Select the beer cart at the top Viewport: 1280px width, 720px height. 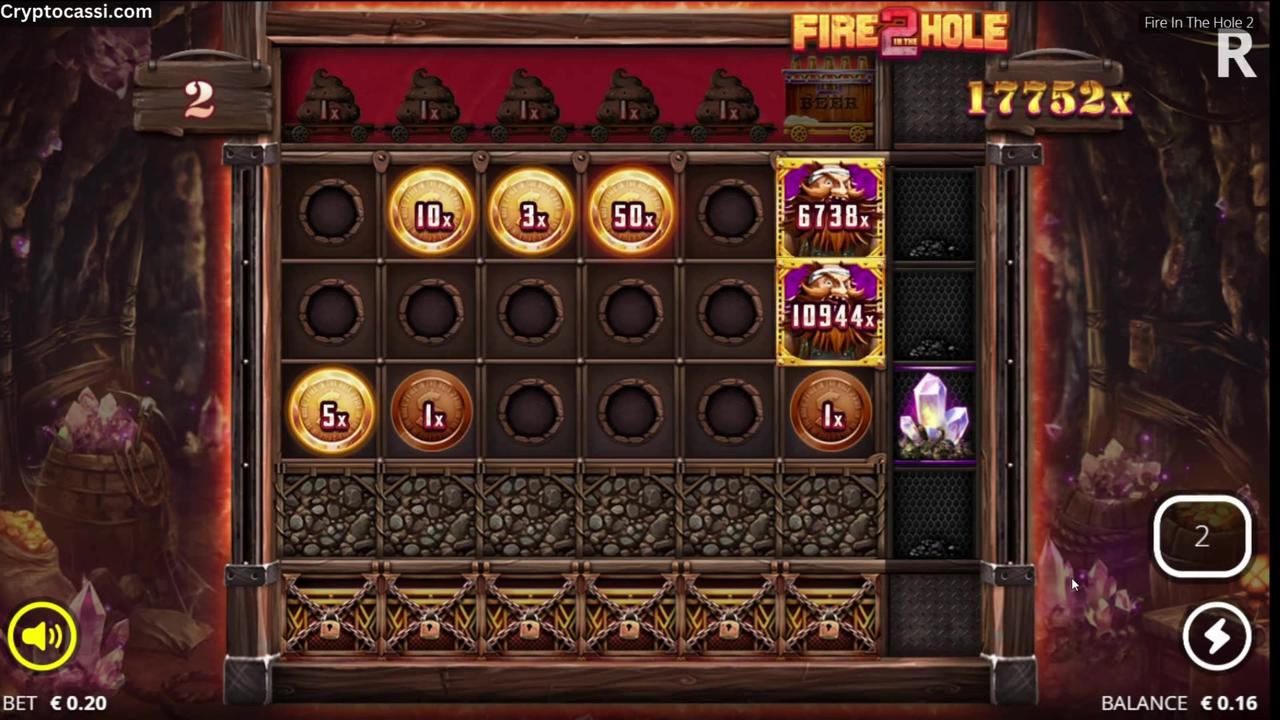coord(828,100)
